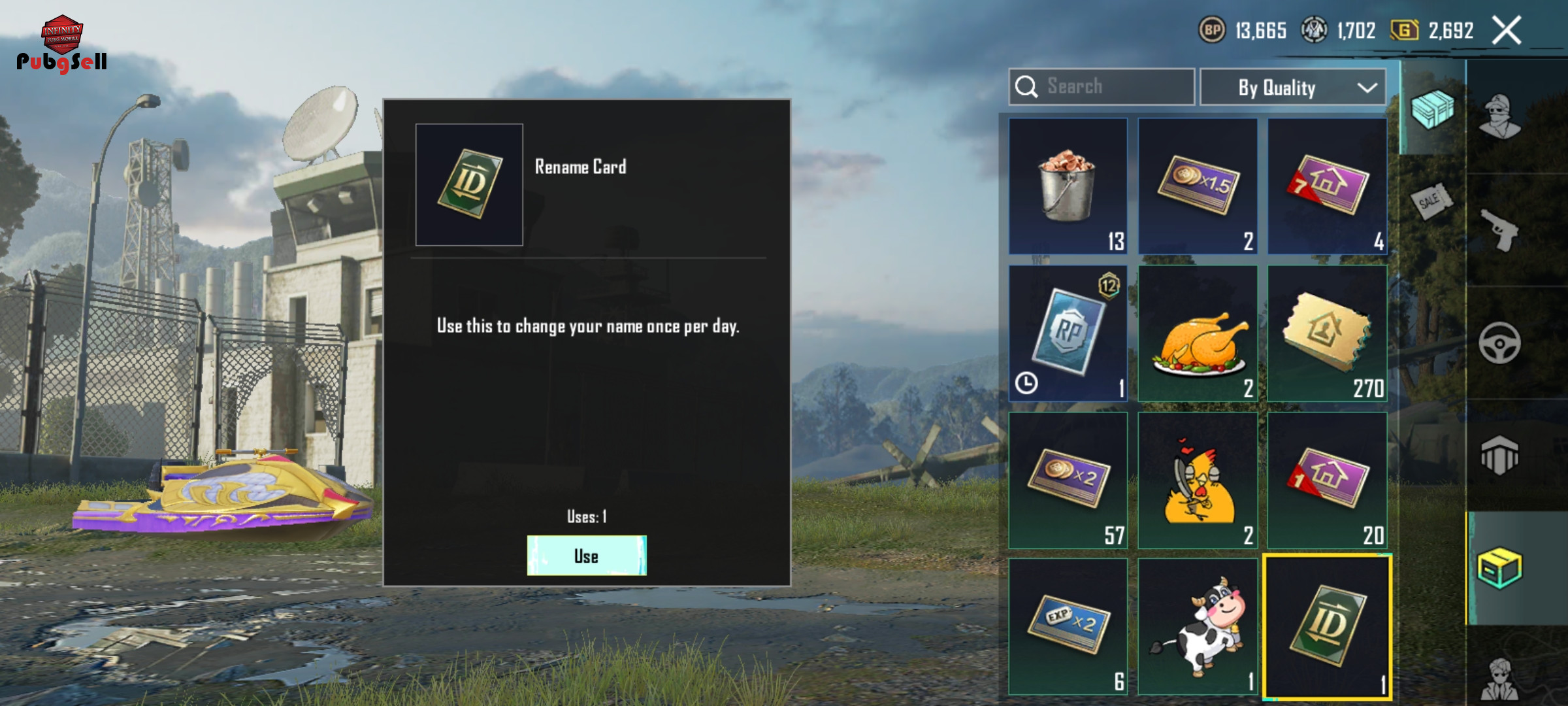Open the steering wheel vehicles tab
Screen dimensions: 1568x706
tap(1500, 343)
